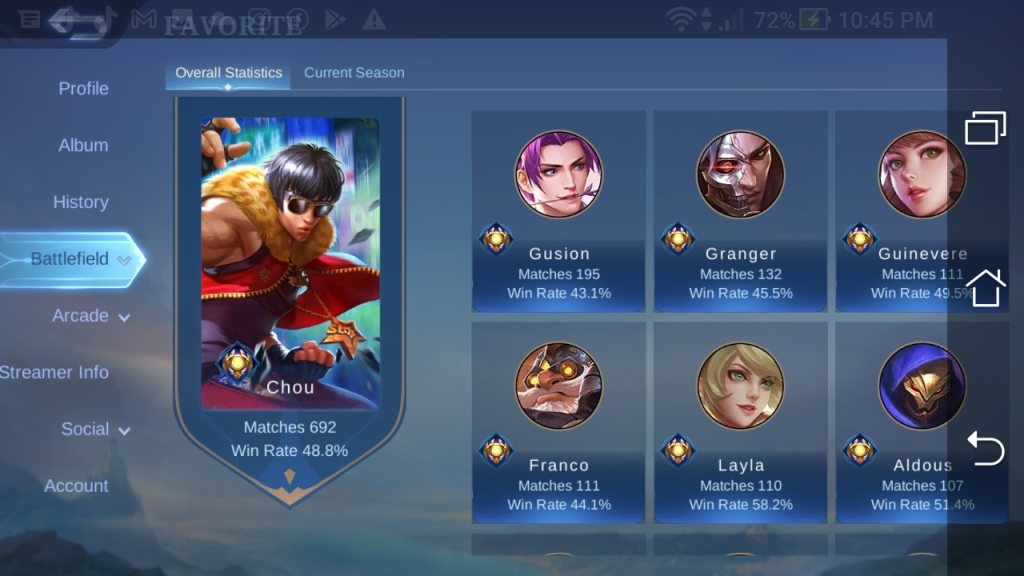Select the Battlefield menu entry
This screenshot has height=576, width=1024.
tap(70, 259)
